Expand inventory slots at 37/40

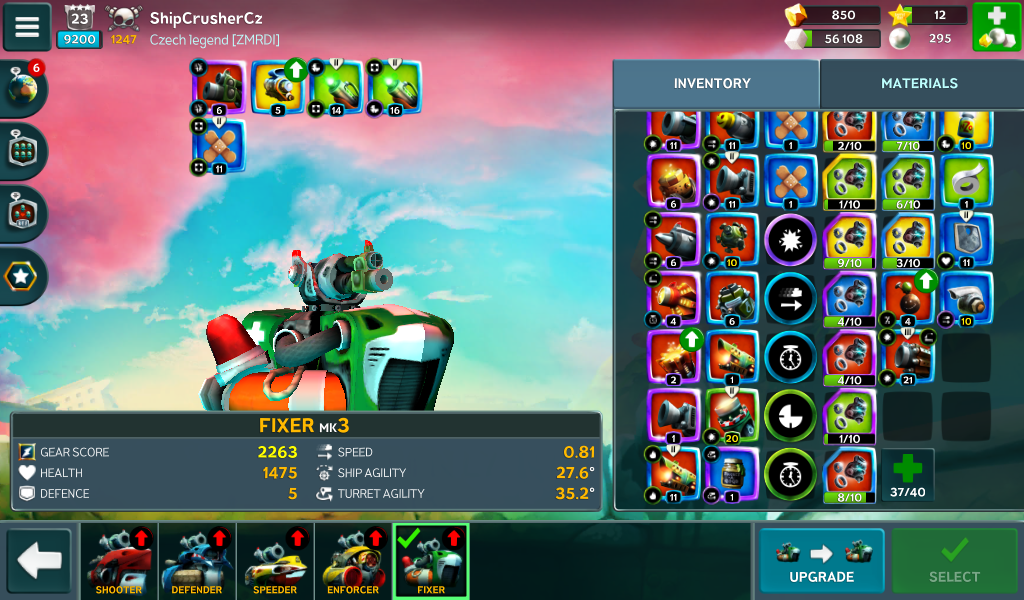coord(907,474)
